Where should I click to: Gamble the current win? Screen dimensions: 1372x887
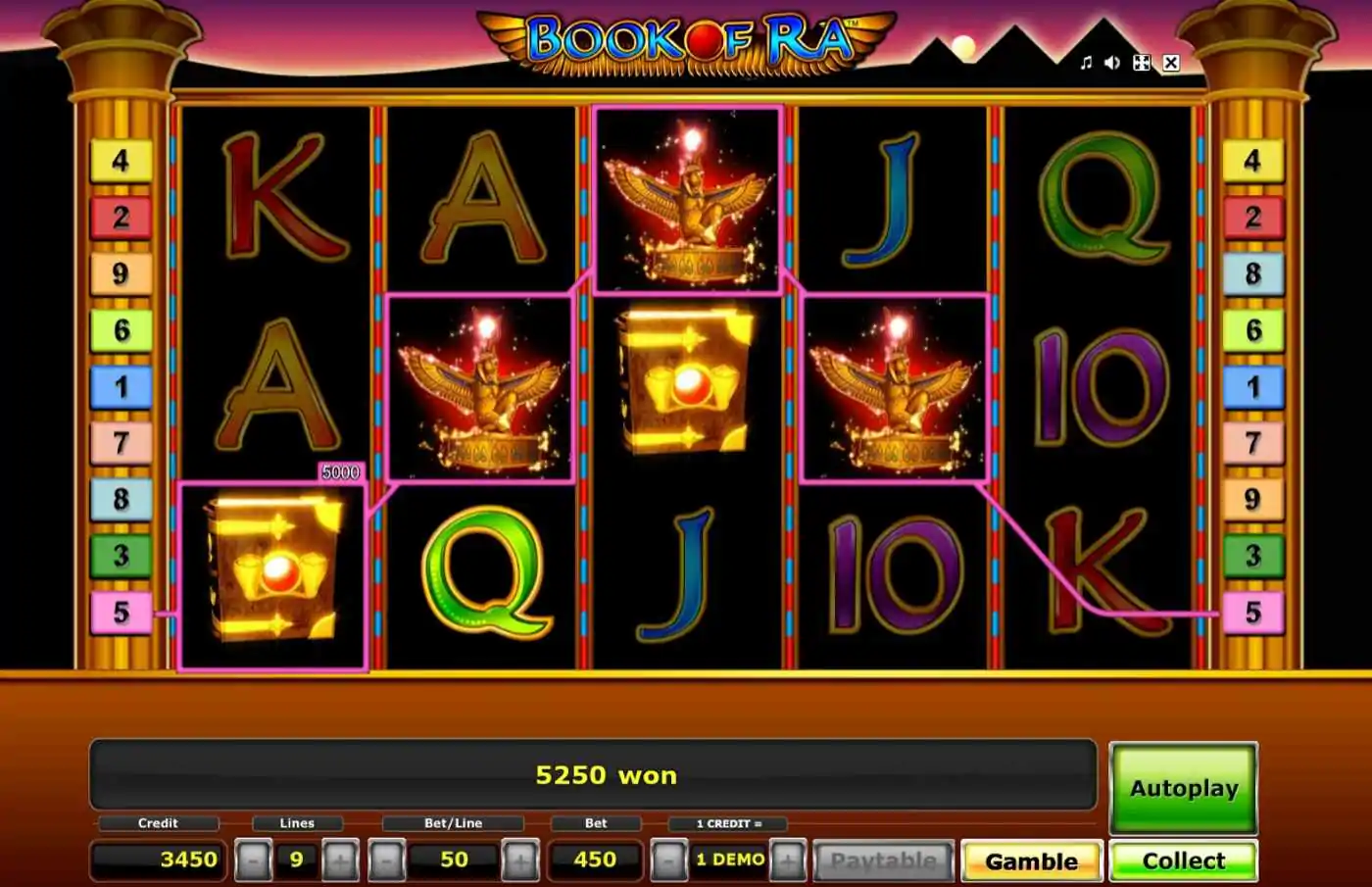tap(1031, 861)
